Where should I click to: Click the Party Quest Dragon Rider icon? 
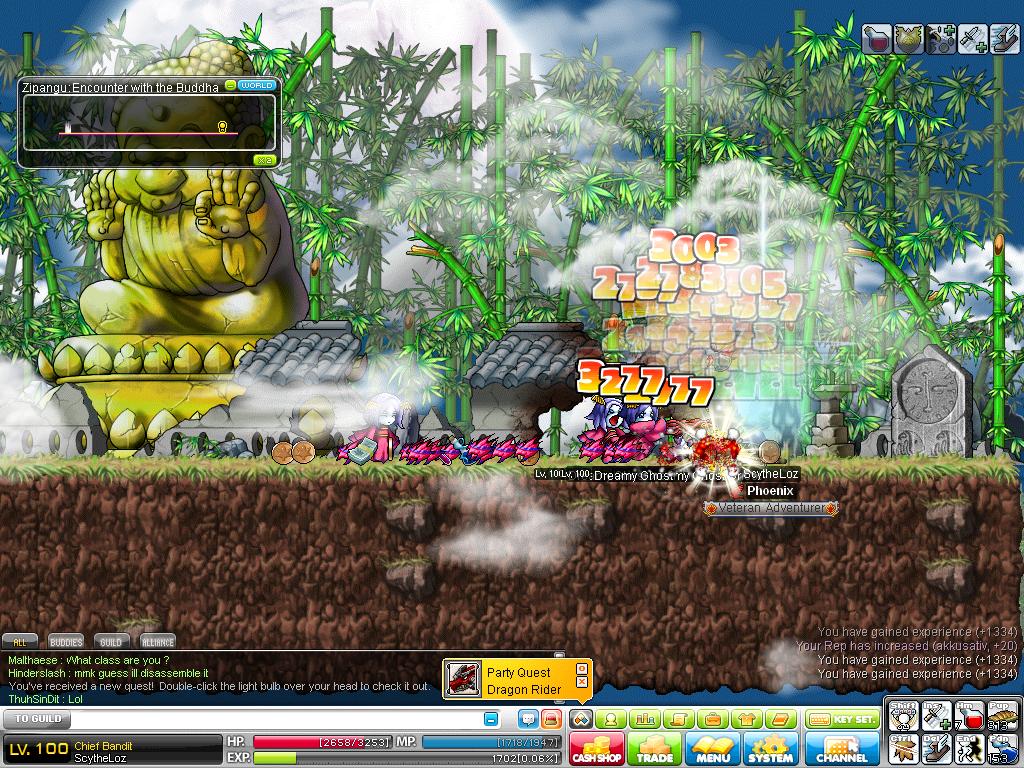pos(462,679)
